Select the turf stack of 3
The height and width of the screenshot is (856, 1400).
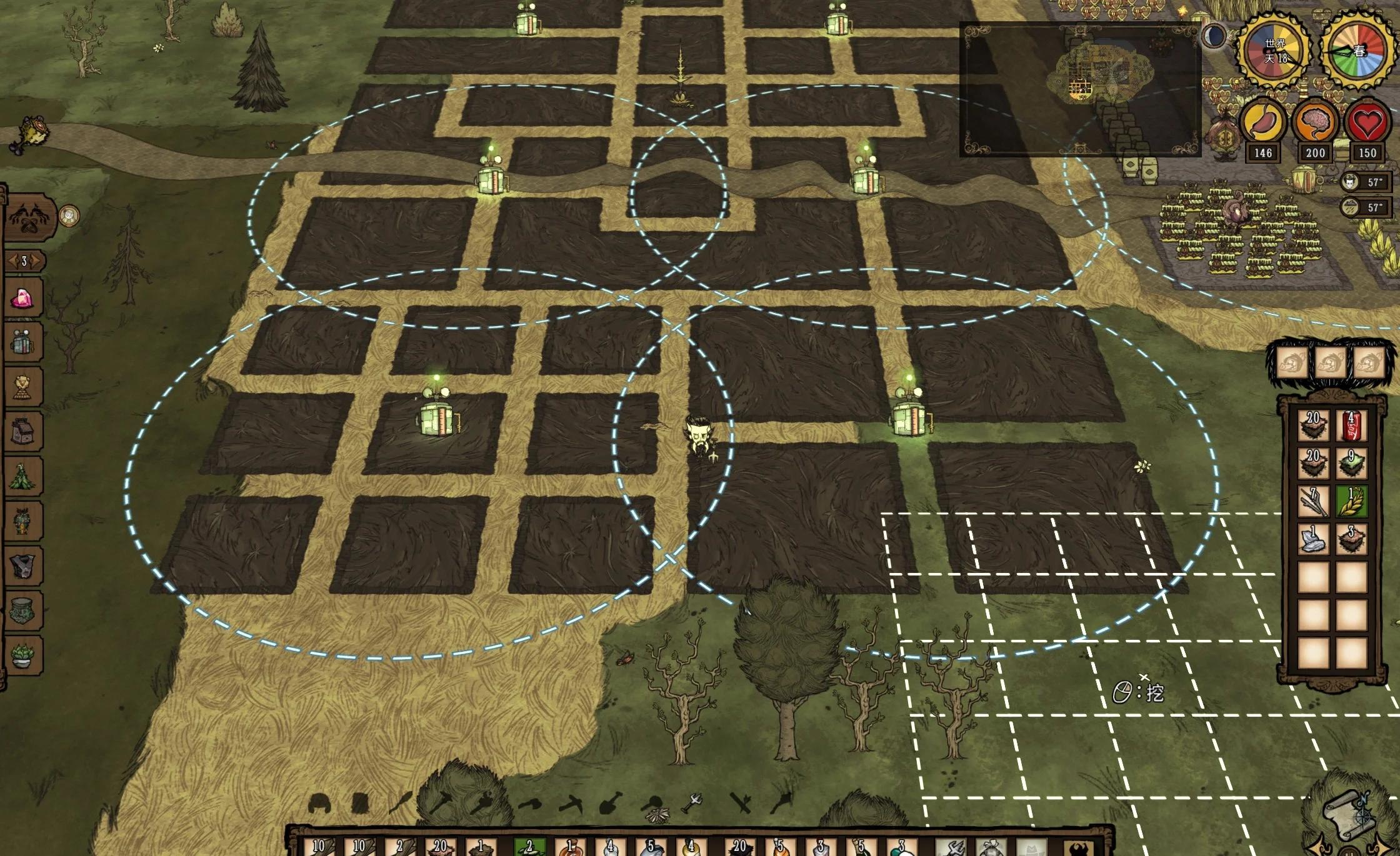(1351, 539)
